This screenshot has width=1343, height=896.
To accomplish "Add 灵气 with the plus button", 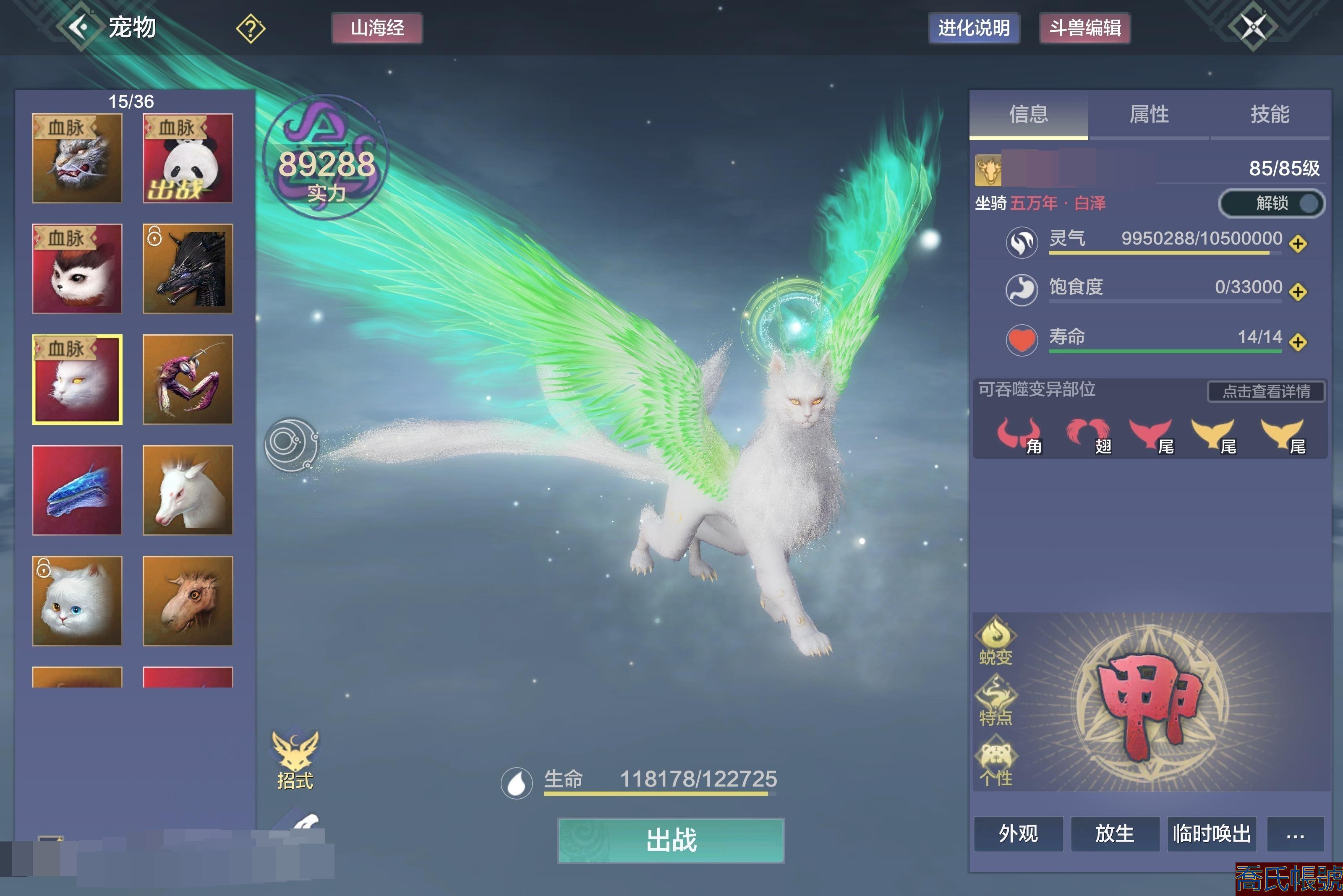I will tap(1298, 244).
